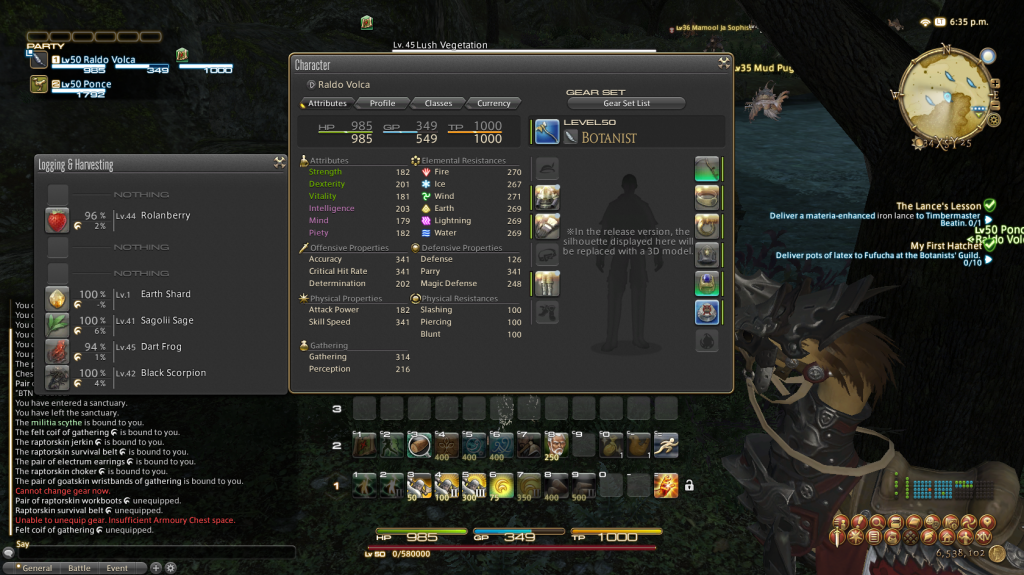Show the Currency tab
This screenshot has width=1024, height=575.
(x=494, y=103)
